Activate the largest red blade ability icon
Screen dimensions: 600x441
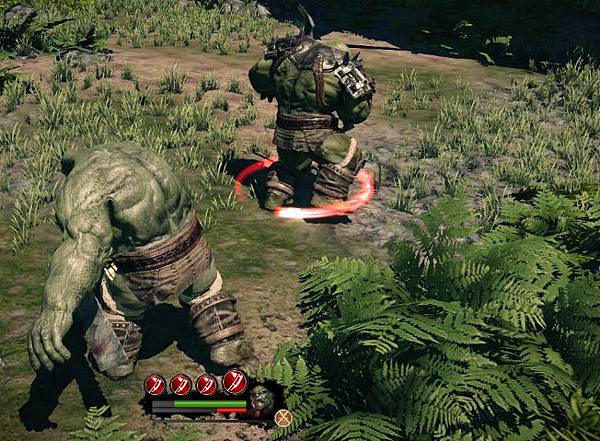point(235,381)
